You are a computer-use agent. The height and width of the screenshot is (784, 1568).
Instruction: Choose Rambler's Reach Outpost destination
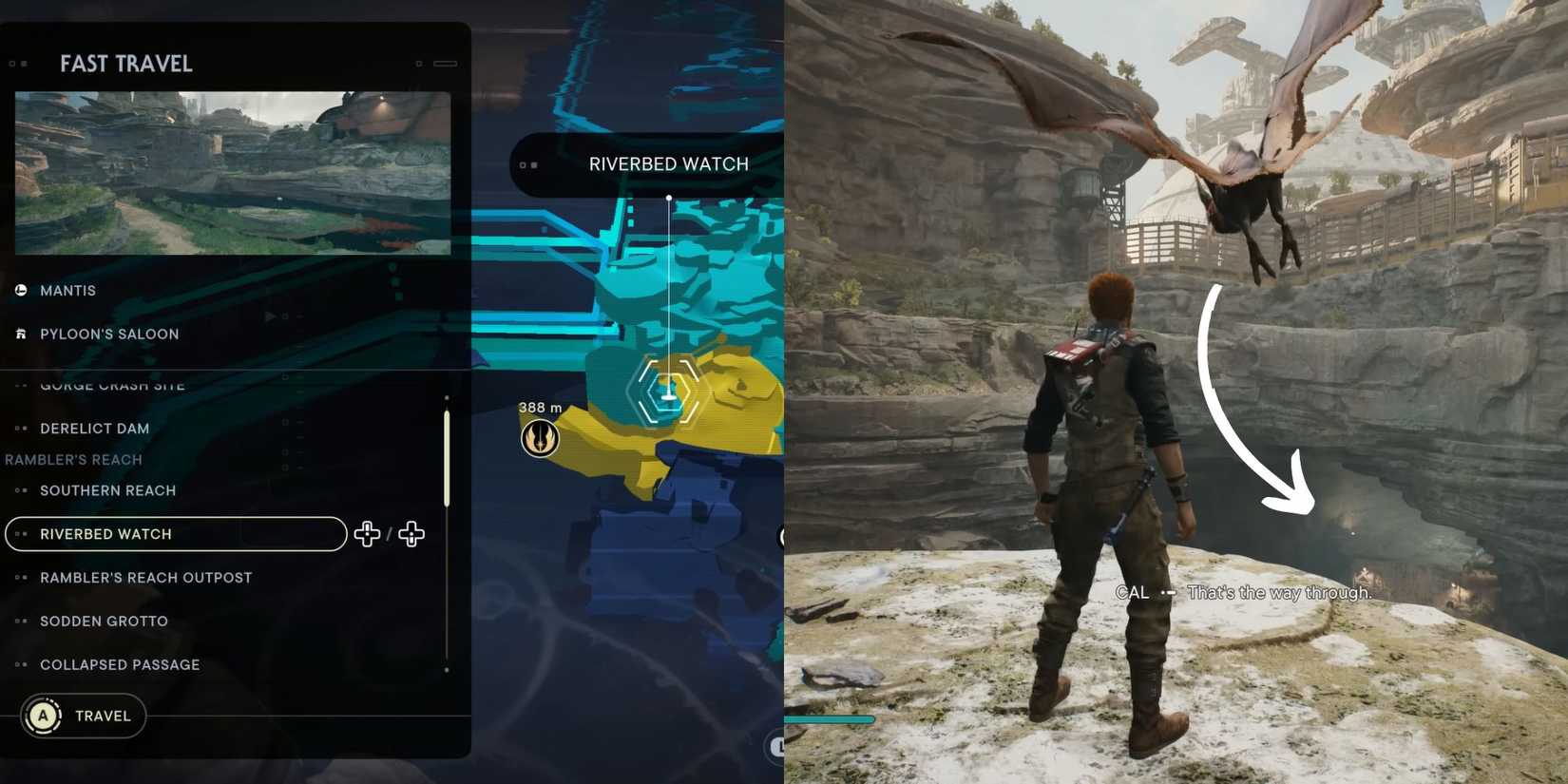(x=145, y=577)
